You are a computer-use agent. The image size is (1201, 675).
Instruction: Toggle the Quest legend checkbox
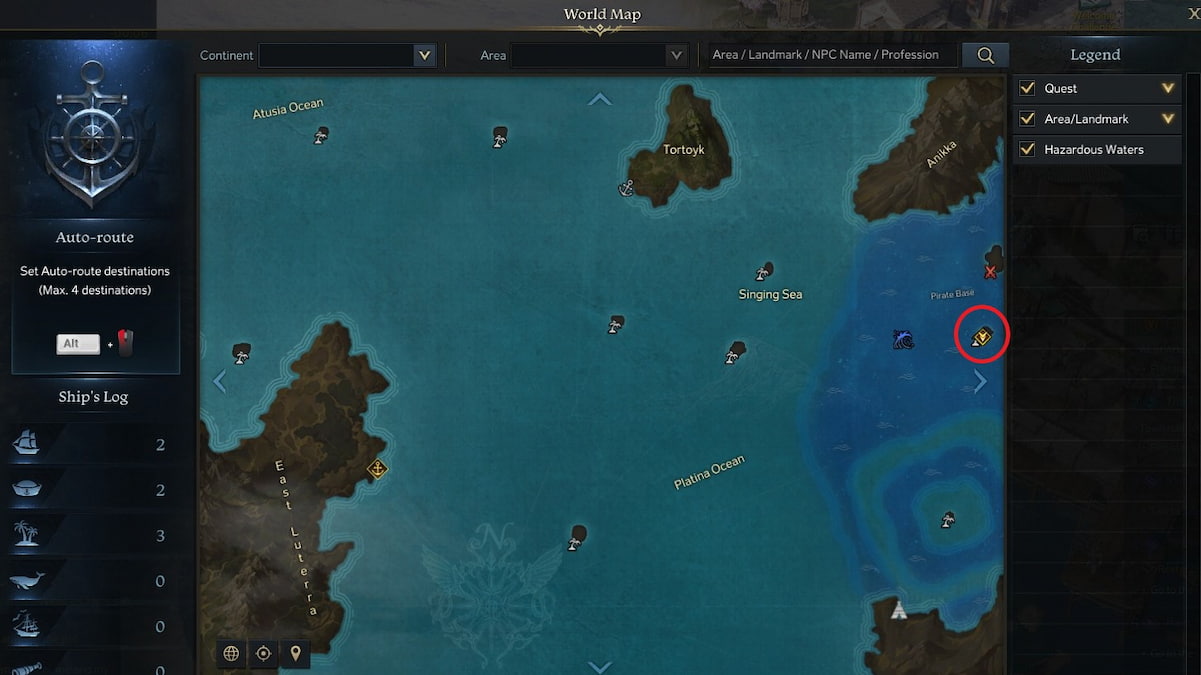(1027, 88)
